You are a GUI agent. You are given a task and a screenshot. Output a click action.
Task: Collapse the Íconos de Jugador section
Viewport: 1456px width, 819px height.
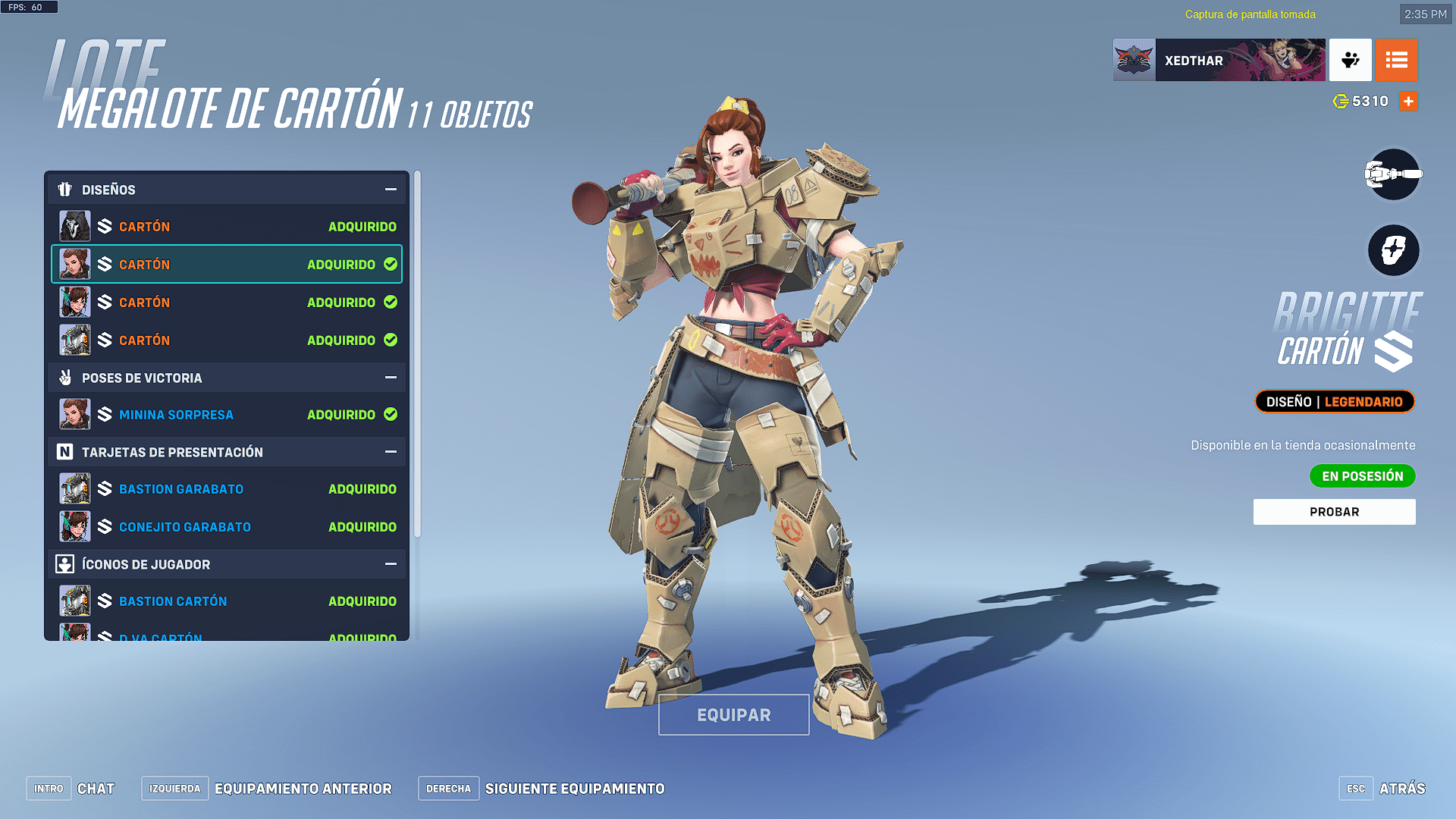[391, 564]
